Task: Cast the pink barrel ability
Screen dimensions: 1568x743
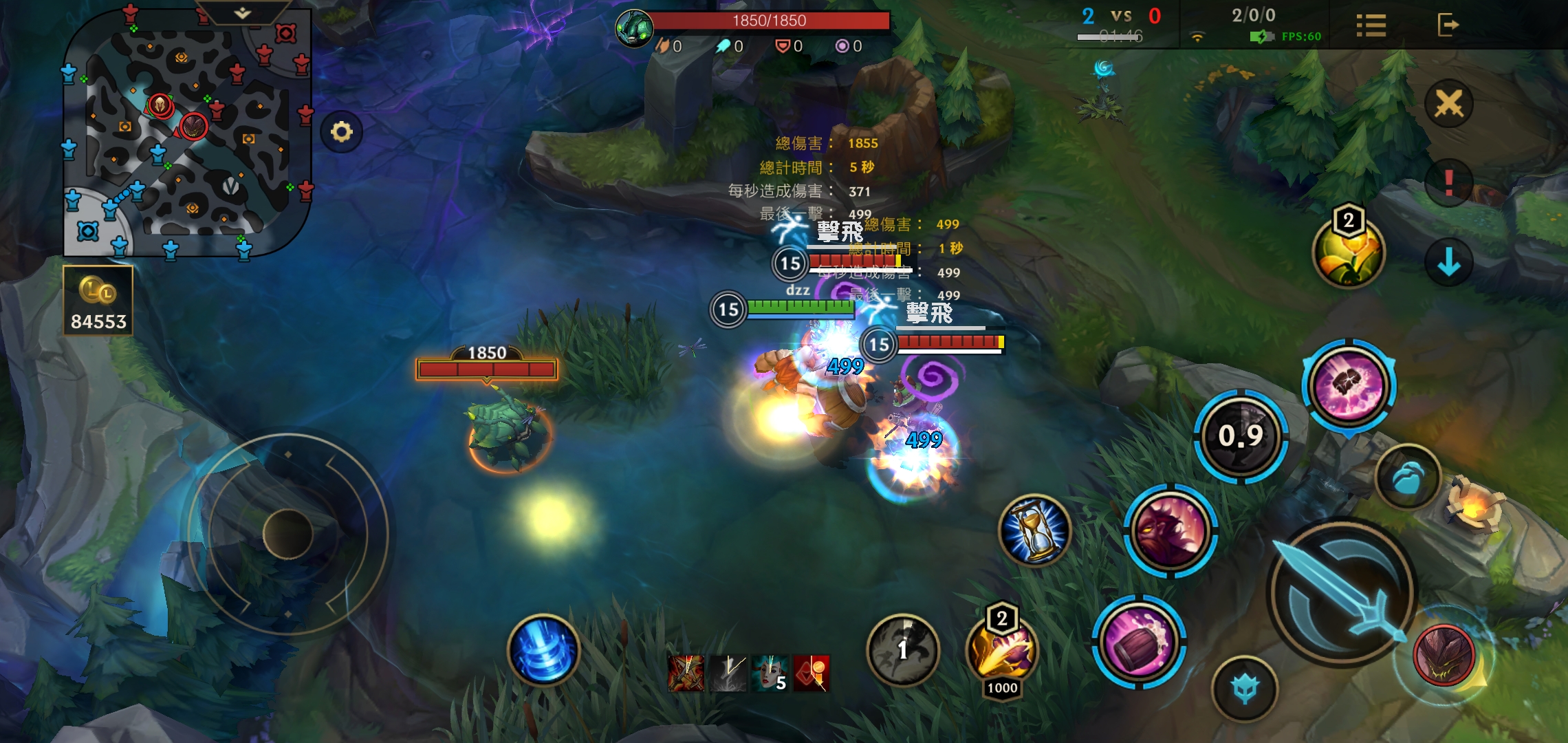Action: click(1139, 641)
